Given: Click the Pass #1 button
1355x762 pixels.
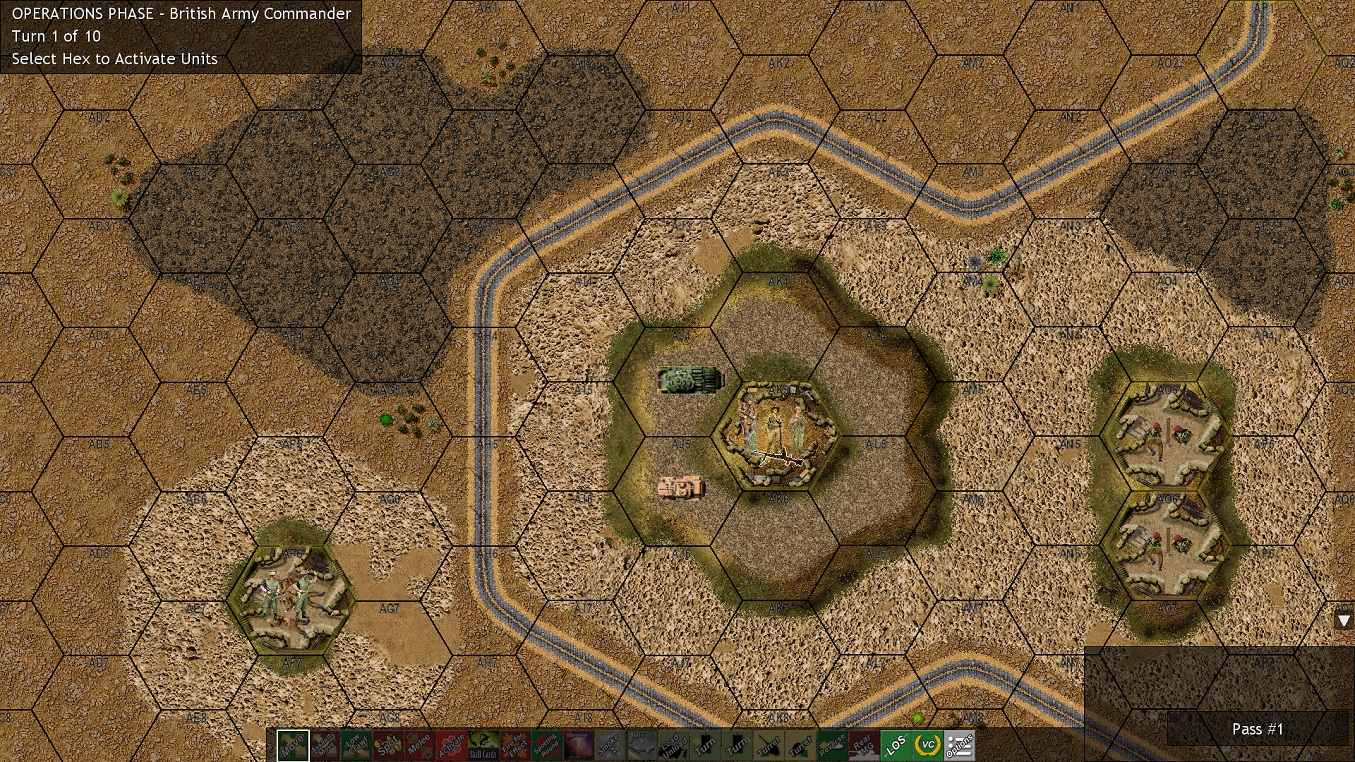Looking at the screenshot, I should (x=1258, y=729).
